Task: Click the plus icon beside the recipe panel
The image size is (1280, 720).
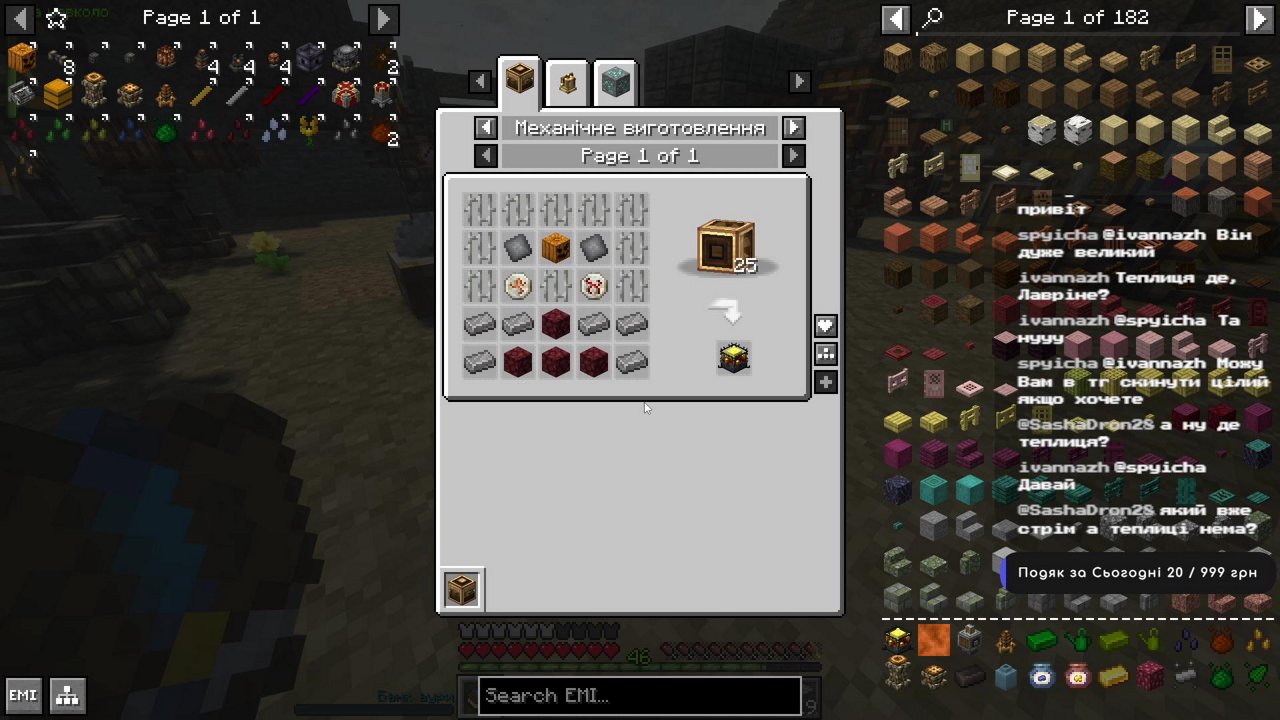Action: [x=825, y=382]
